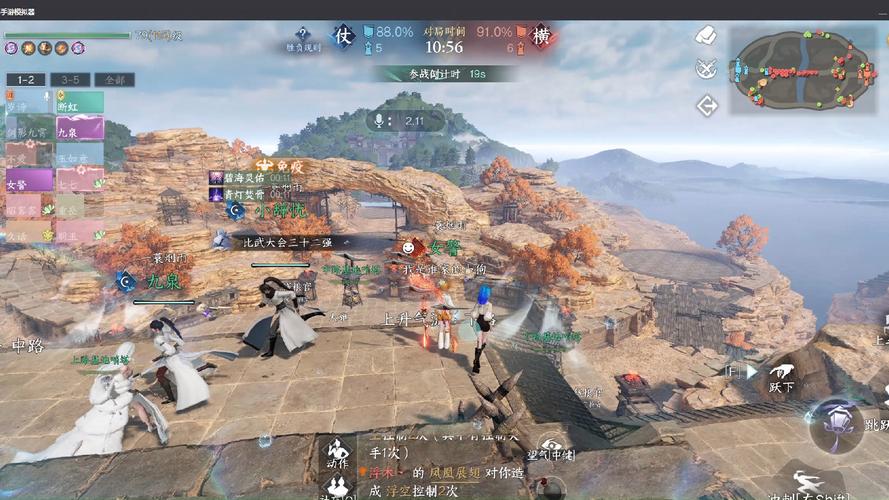Show all players with the 全部 tab
This screenshot has height=500, width=889.
pyautogui.click(x=114, y=79)
